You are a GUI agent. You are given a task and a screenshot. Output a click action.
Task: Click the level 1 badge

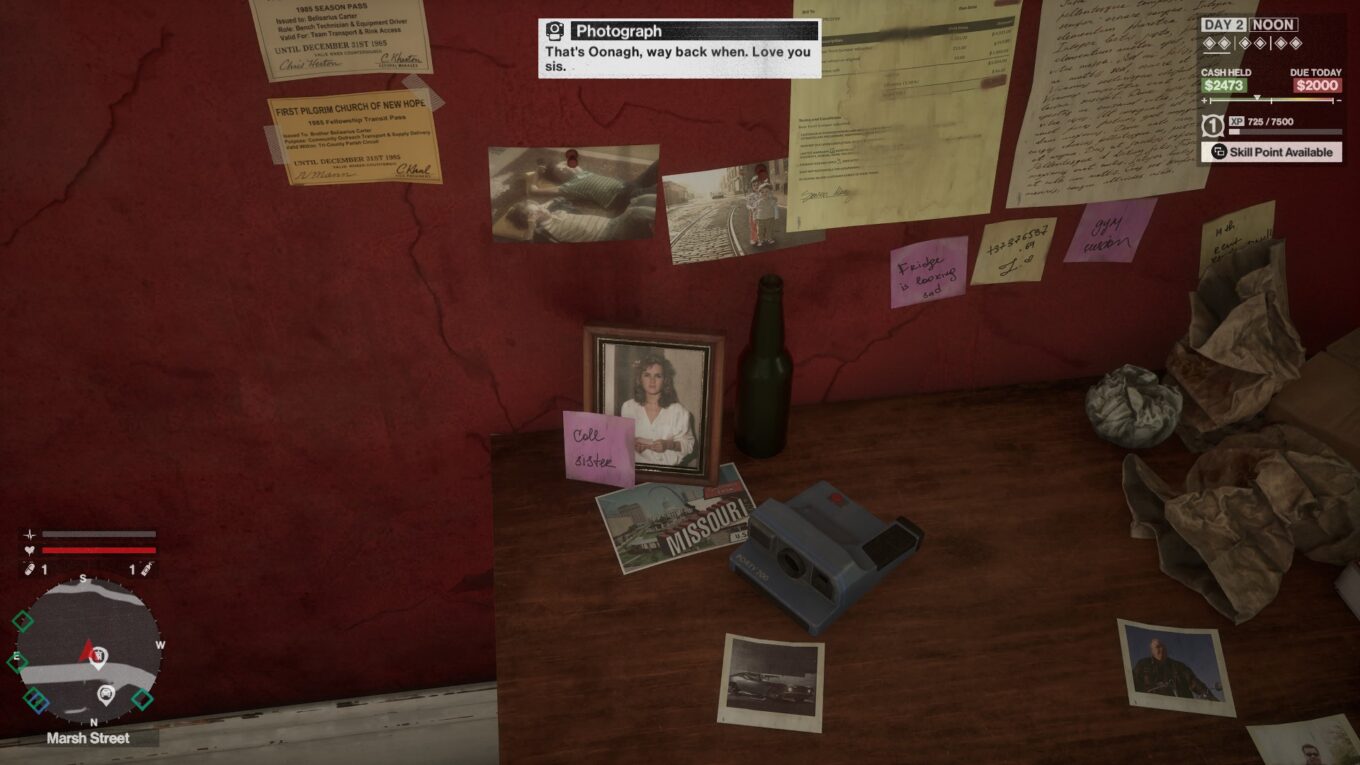coord(1211,126)
